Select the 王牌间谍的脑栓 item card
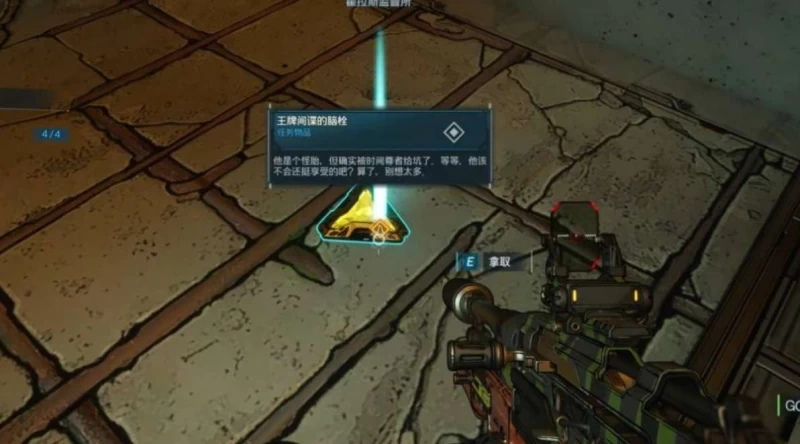The height and width of the screenshot is (444, 800). [x=379, y=147]
